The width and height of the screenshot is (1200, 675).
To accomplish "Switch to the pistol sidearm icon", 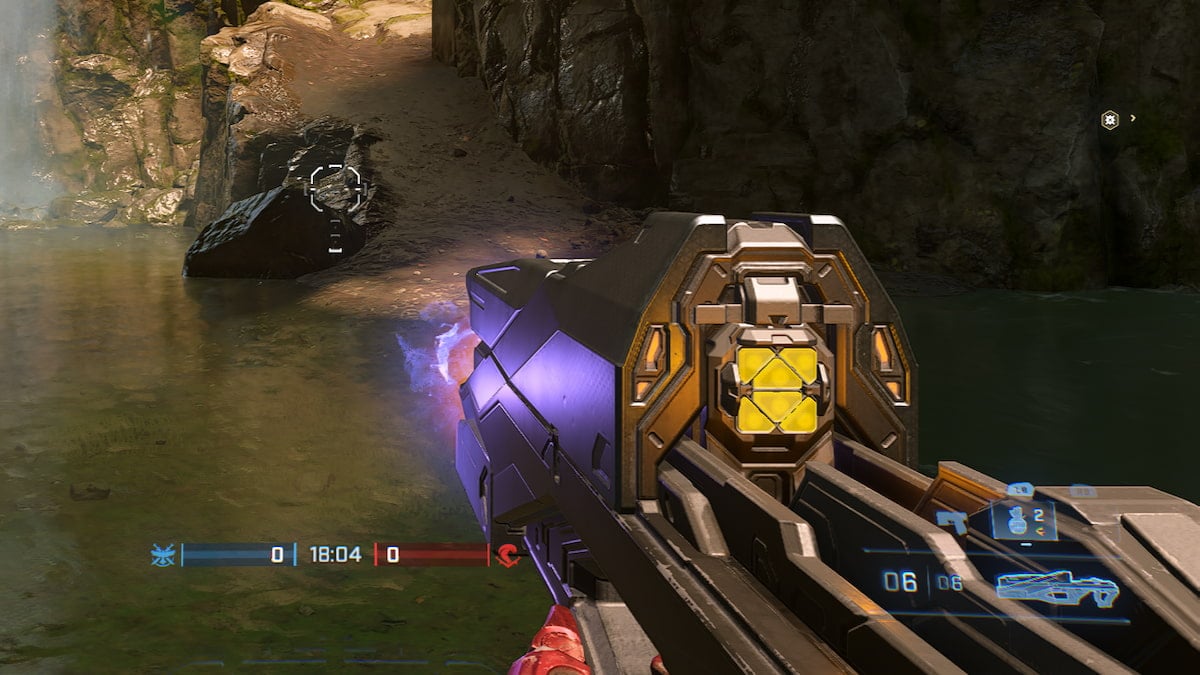I will click(951, 521).
